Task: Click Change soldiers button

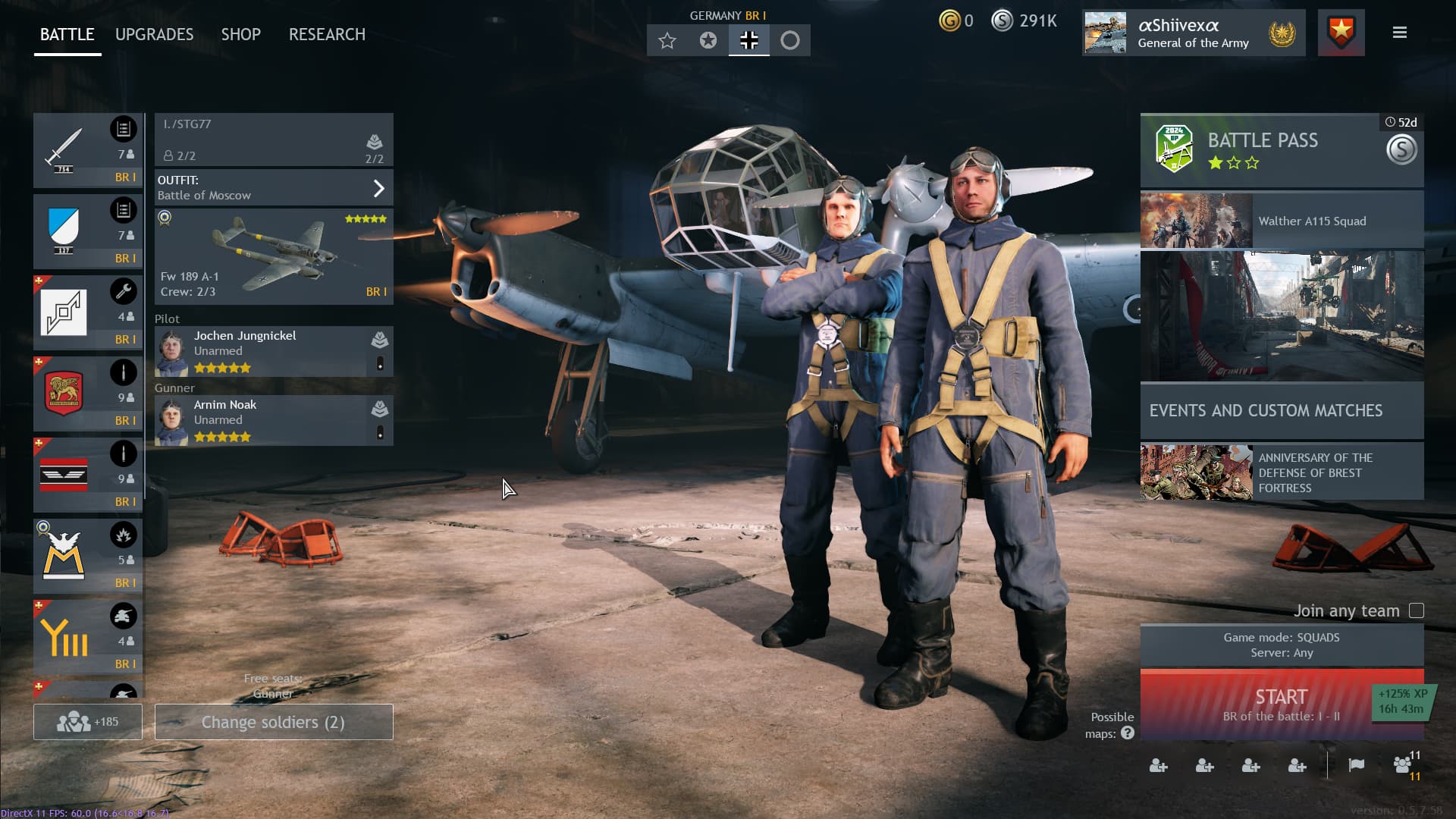Action: pos(274,722)
